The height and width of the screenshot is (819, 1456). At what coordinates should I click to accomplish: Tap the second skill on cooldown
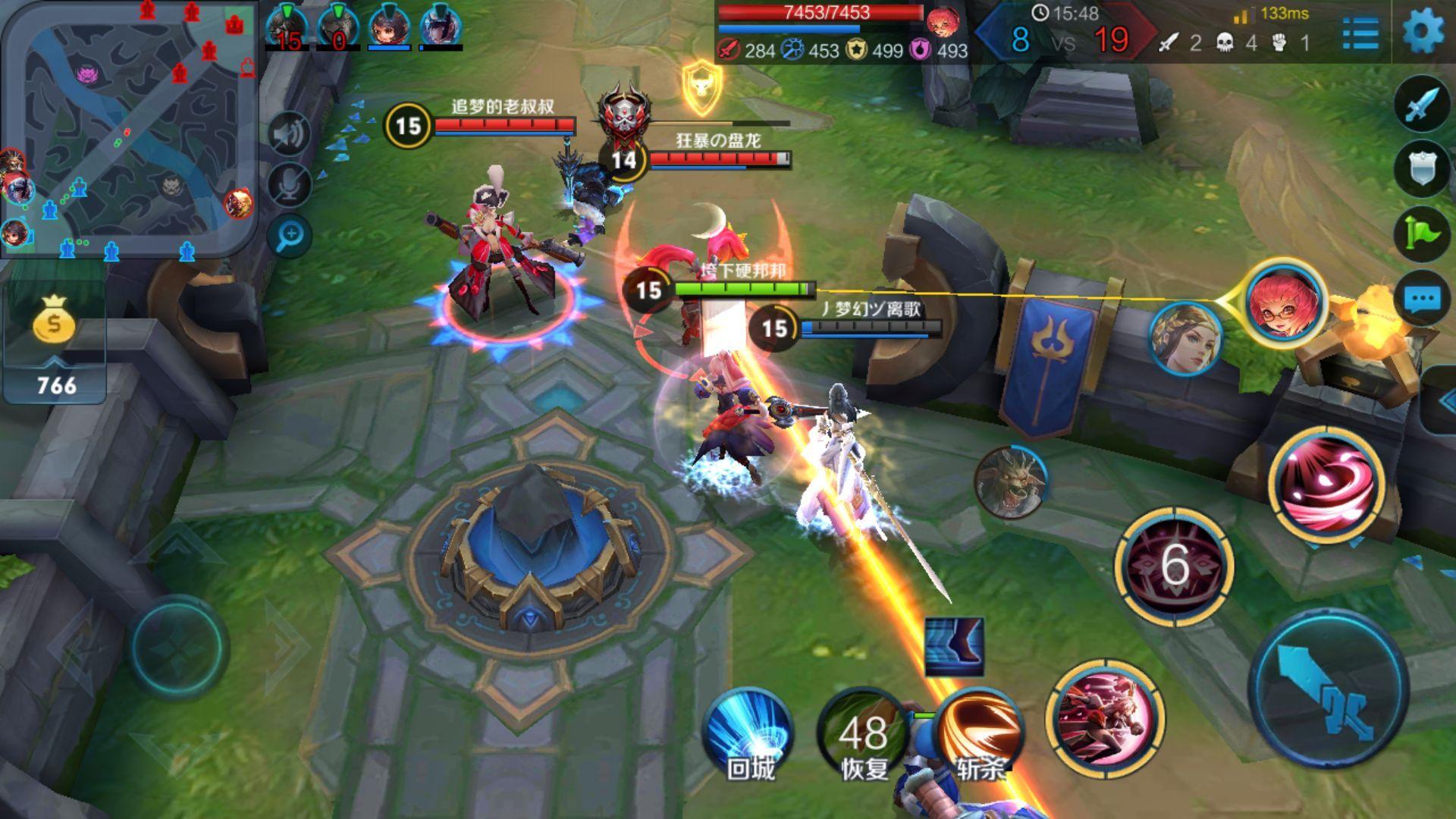[1174, 566]
